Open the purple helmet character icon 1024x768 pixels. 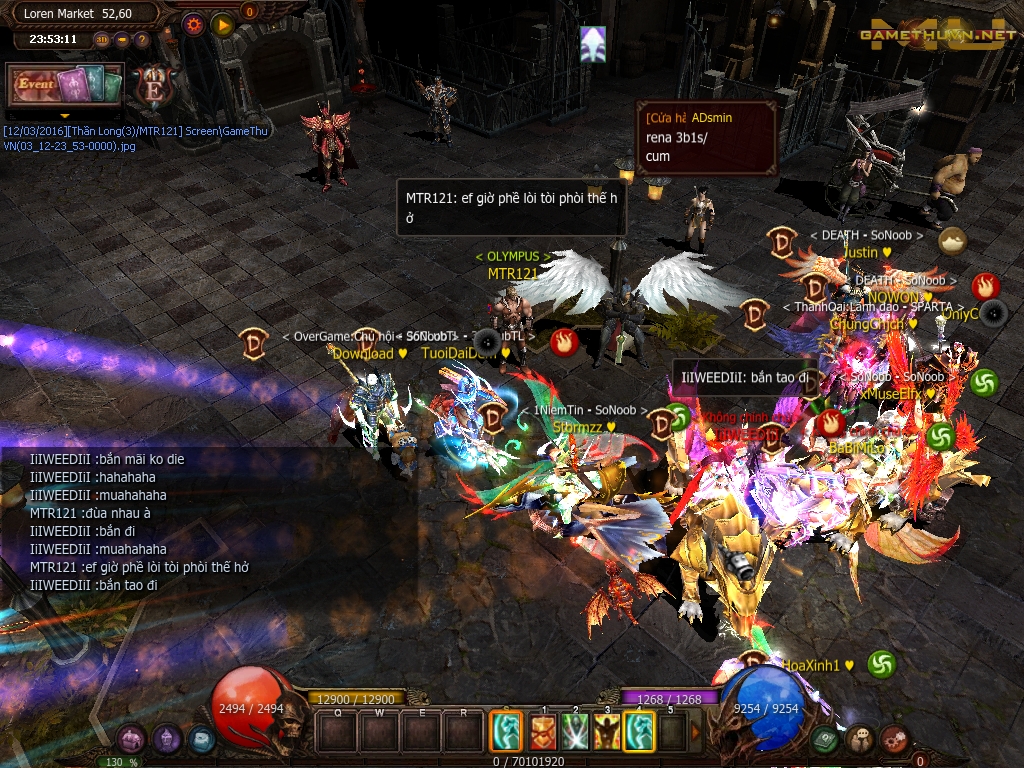coord(166,740)
